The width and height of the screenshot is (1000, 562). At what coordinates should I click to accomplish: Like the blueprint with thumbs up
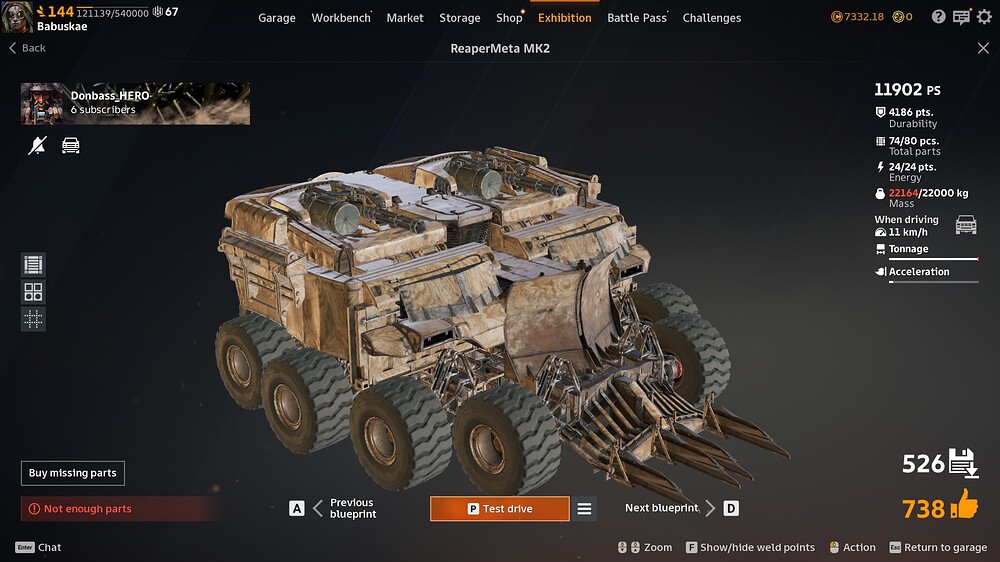[964, 506]
